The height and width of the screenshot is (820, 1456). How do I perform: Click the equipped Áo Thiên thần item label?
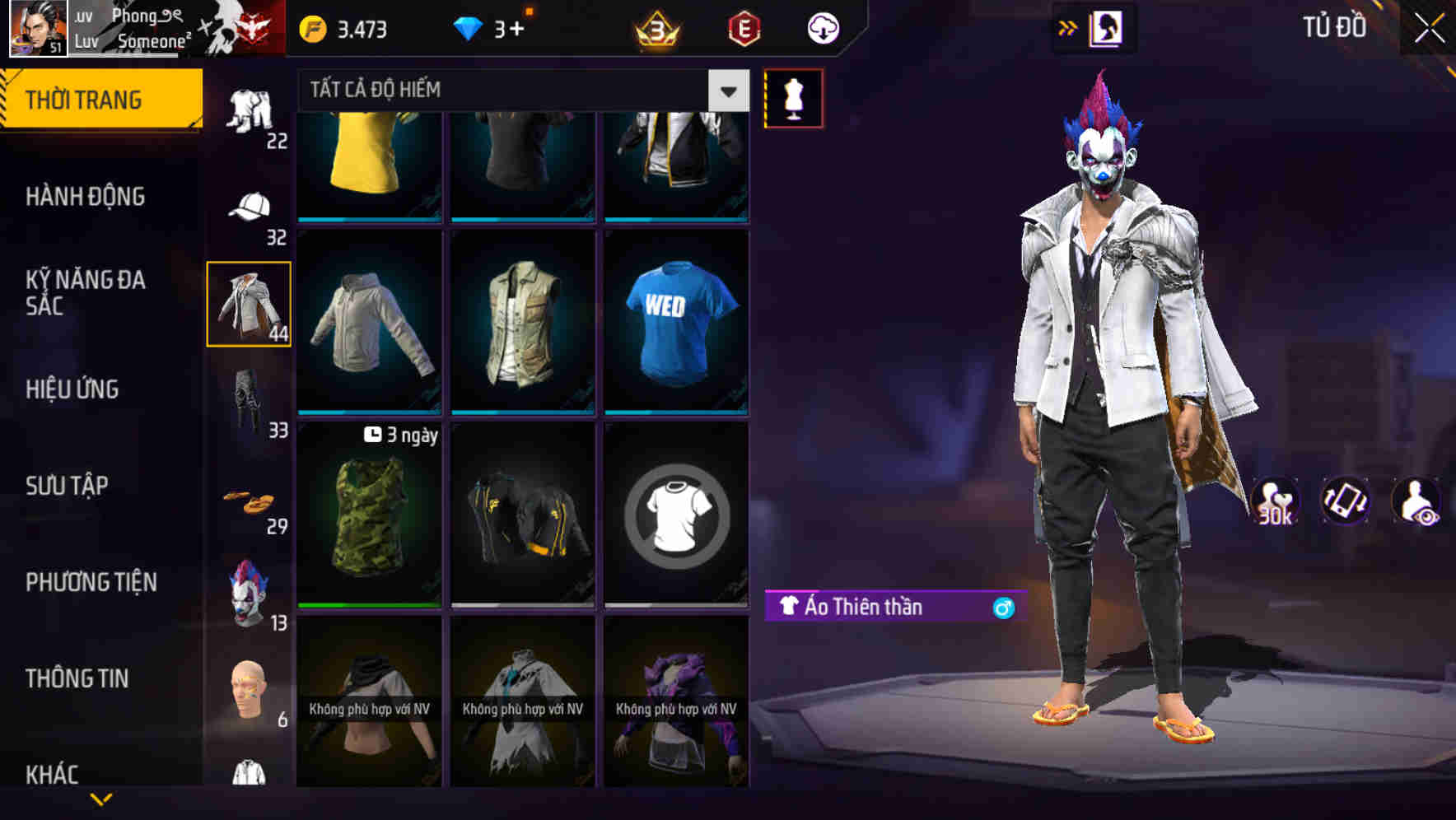pyautogui.click(x=865, y=607)
